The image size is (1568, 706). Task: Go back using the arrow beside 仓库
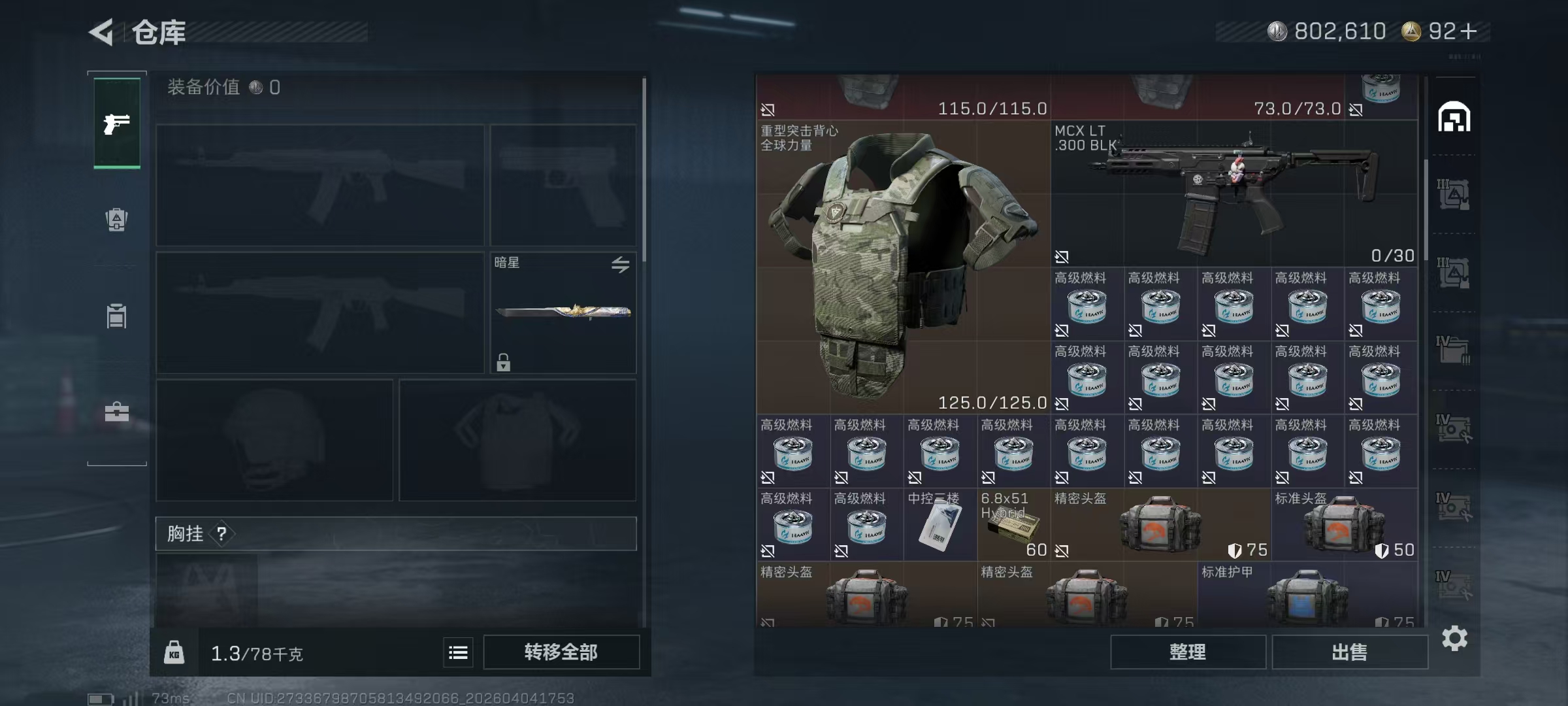[x=102, y=31]
